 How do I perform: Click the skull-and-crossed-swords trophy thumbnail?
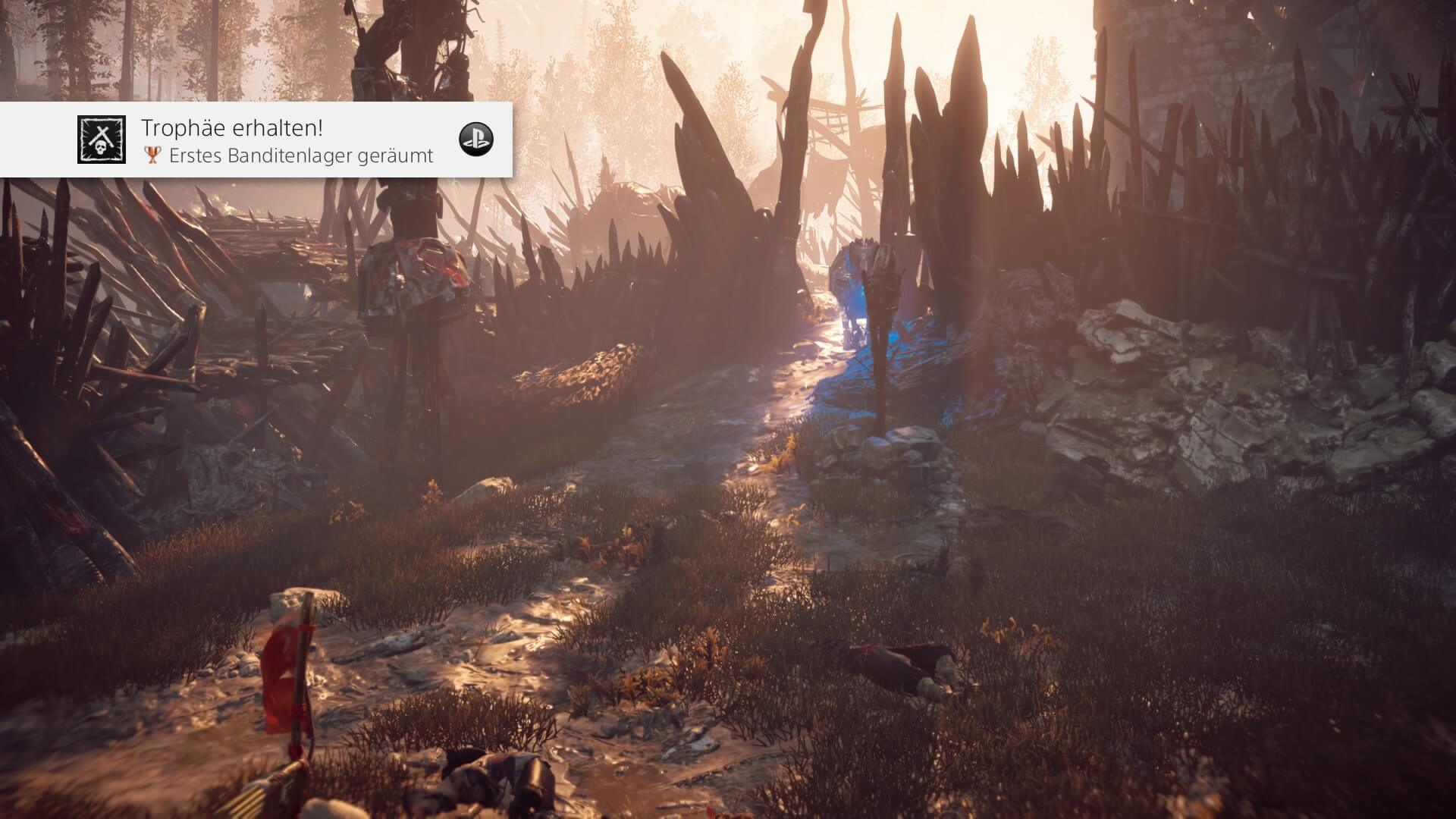coord(102,140)
